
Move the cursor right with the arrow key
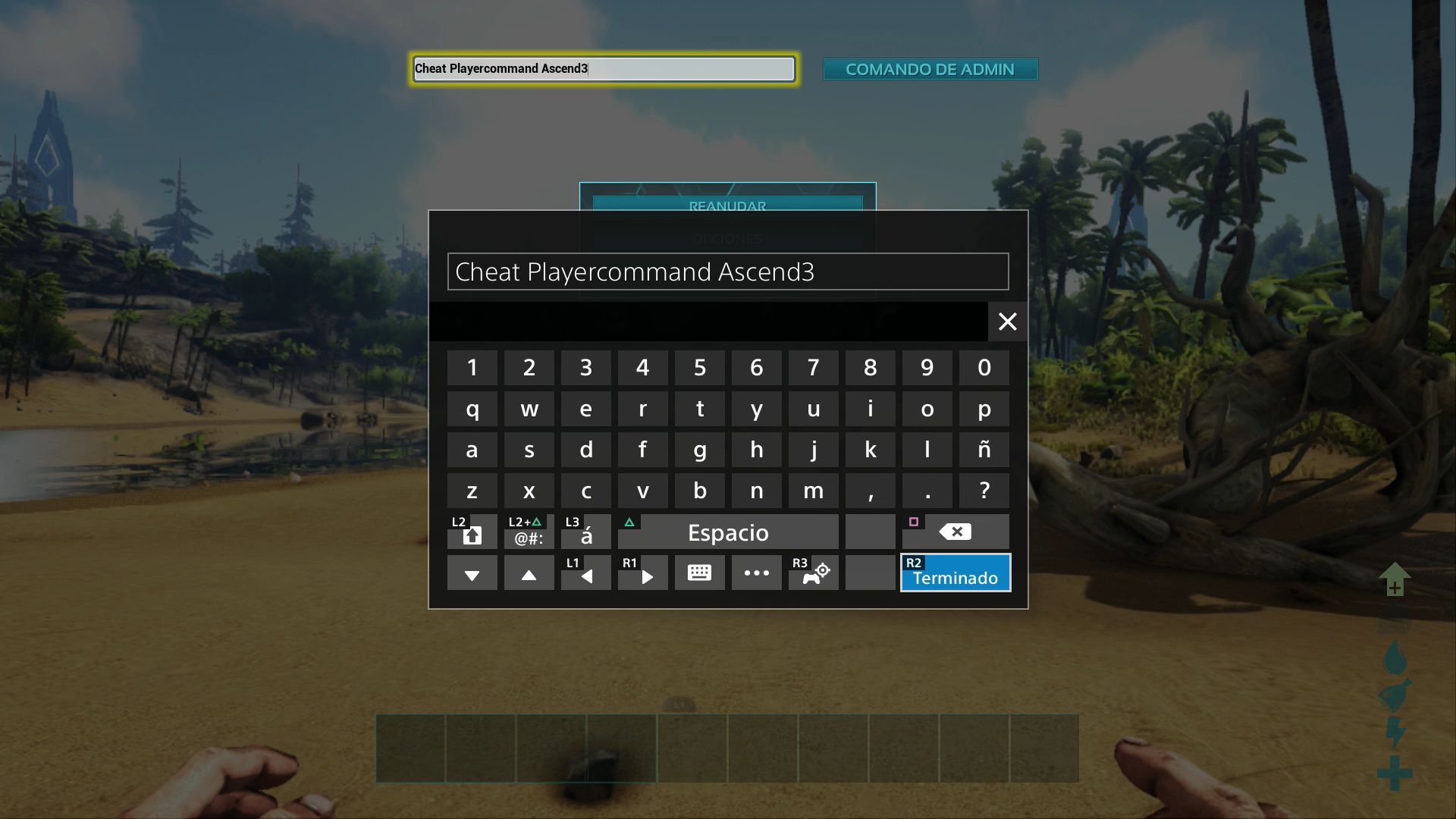642,573
